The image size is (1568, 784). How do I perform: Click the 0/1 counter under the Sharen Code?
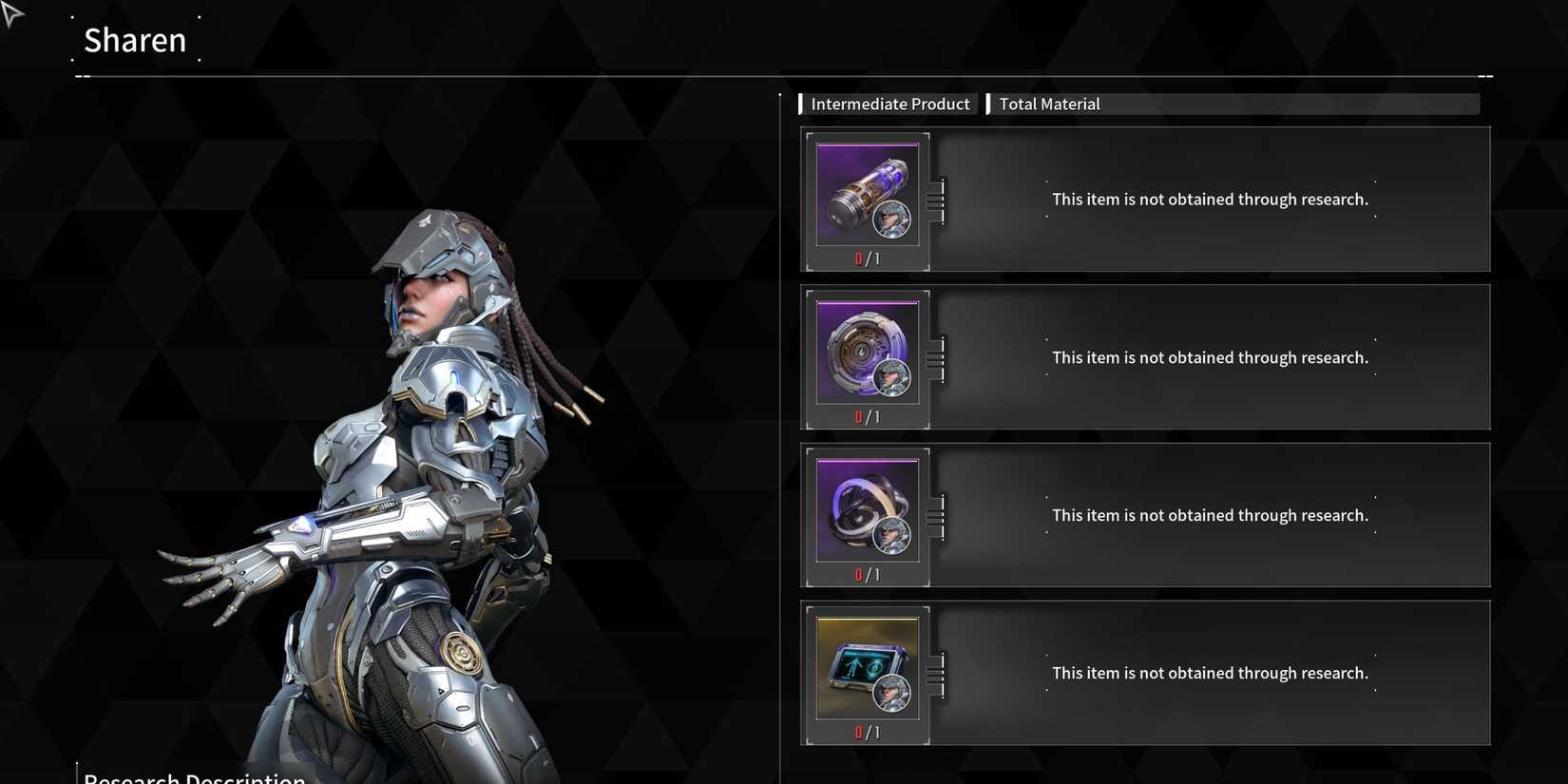867,732
